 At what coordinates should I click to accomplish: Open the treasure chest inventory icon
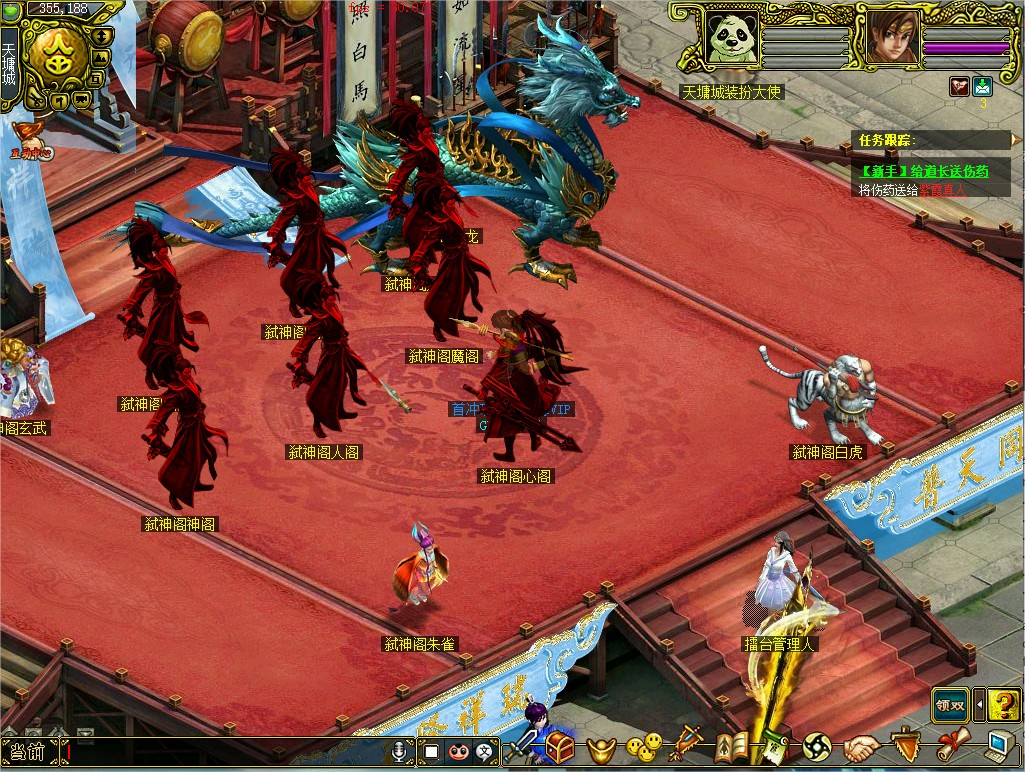[560, 747]
